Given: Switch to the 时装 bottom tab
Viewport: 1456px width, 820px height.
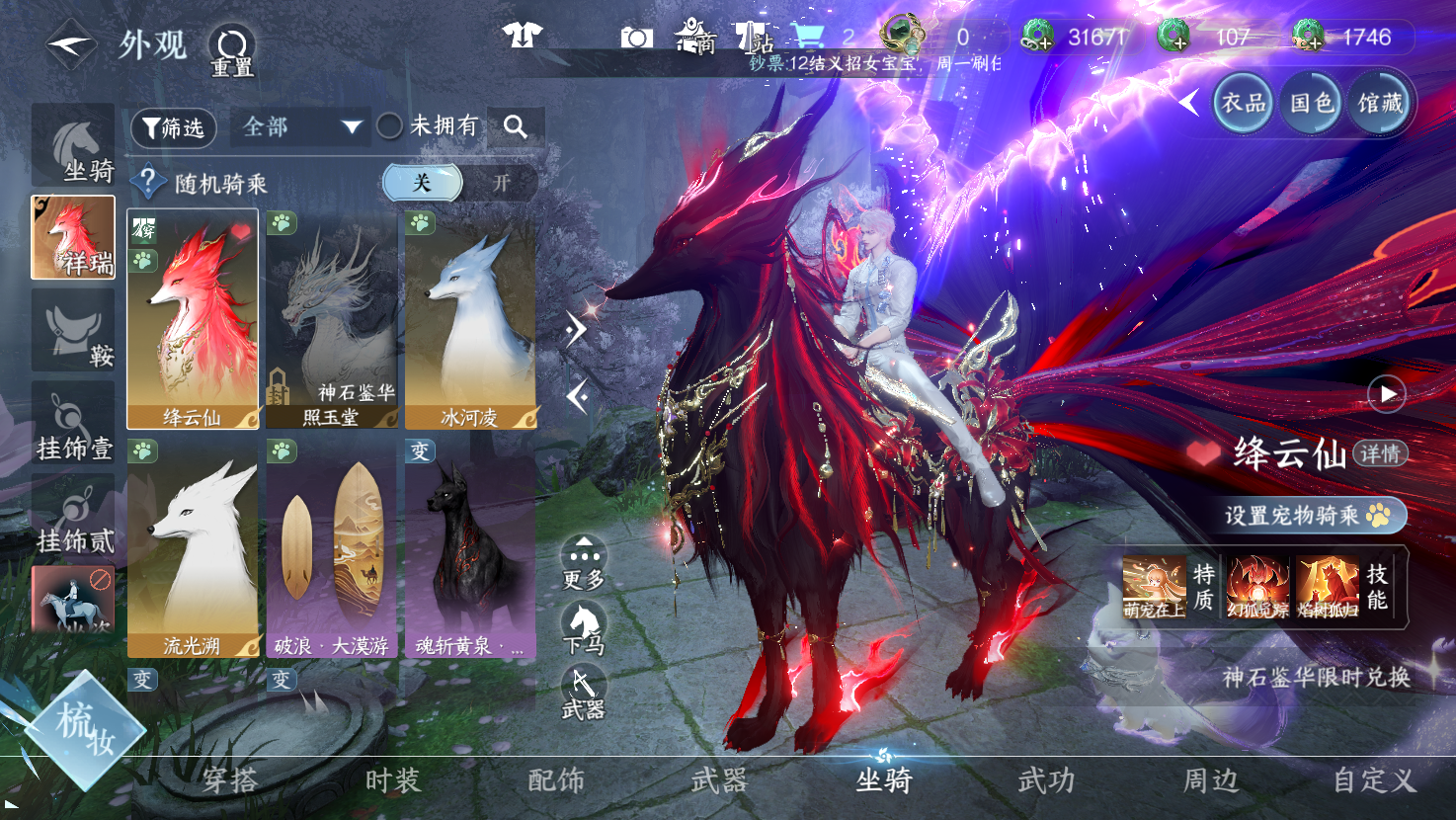Looking at the screenshot, I should (x=393, y=780).
